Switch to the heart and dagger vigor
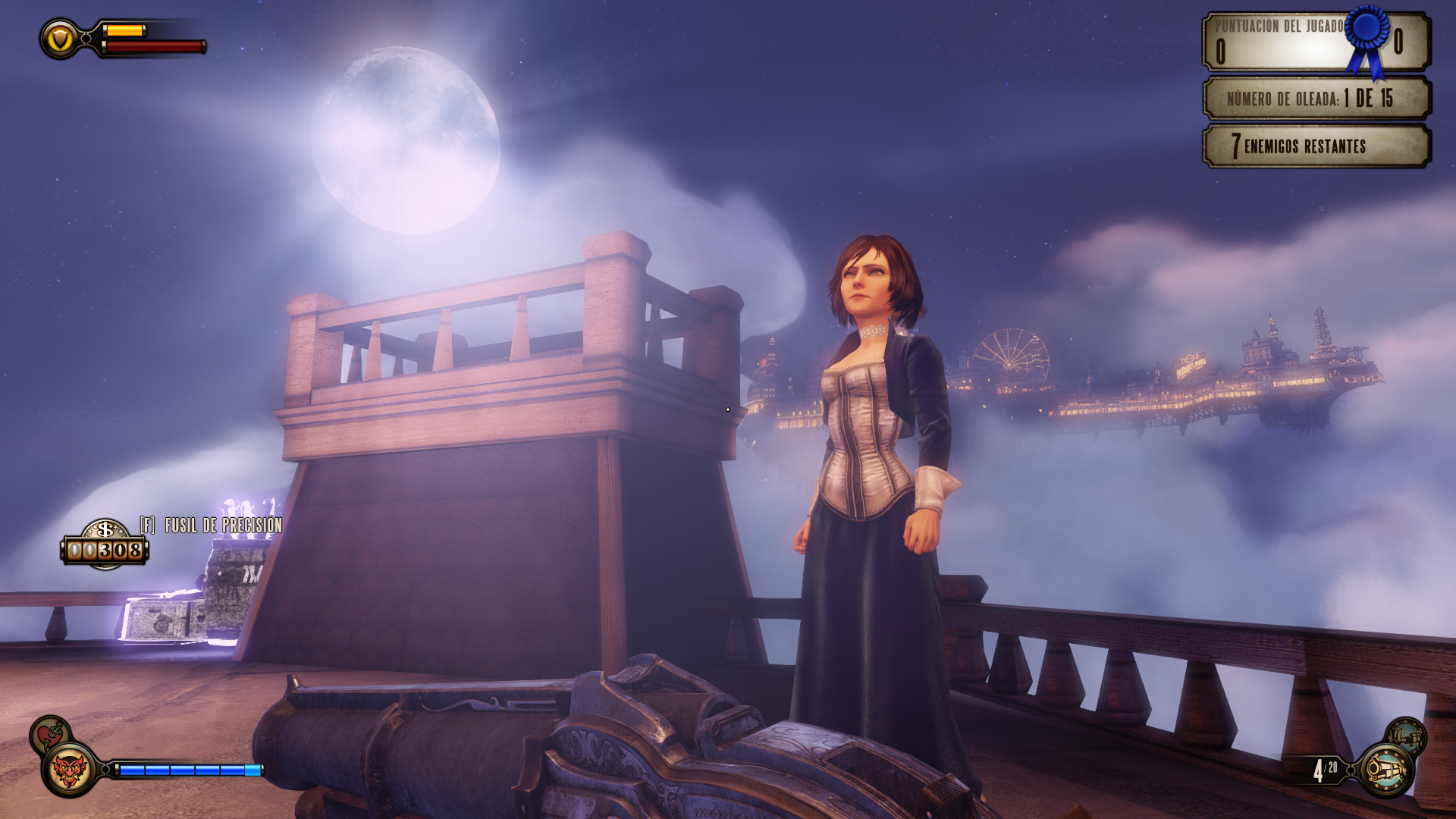Viewport: 1456px width, 819px height. (x=49, y=734)
